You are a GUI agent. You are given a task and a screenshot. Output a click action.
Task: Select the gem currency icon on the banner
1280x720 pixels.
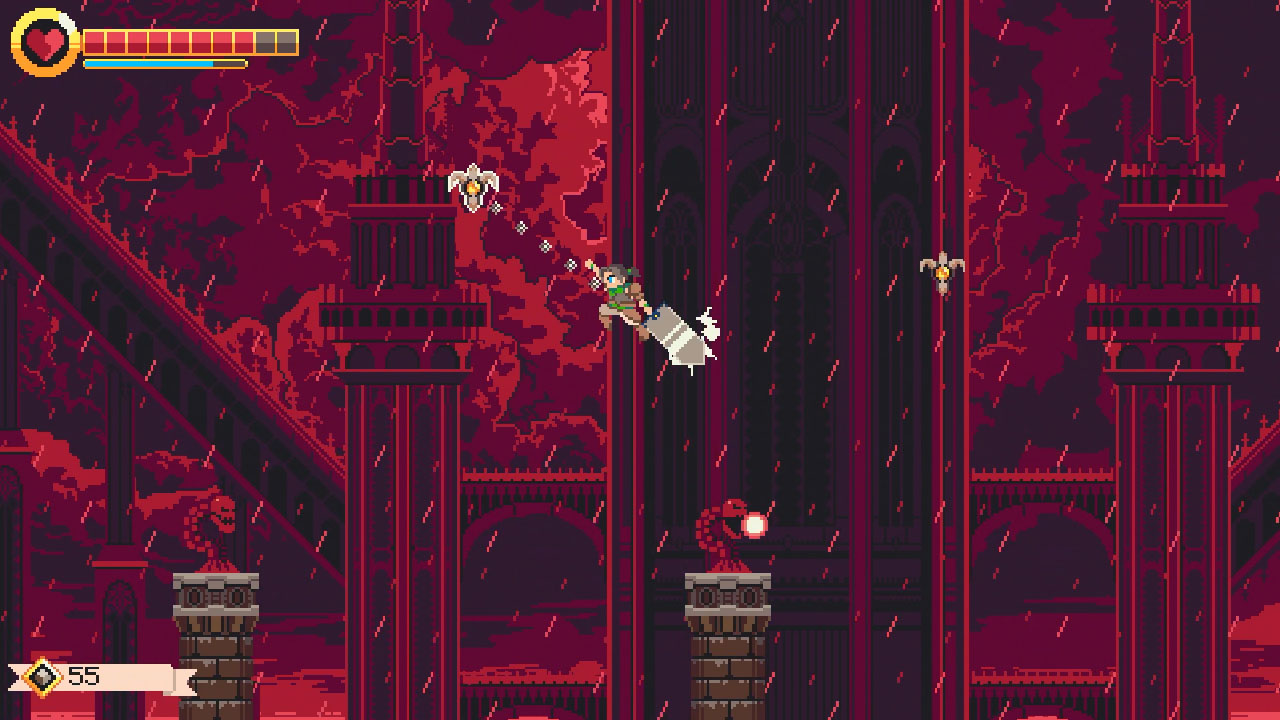coord(43,677)
